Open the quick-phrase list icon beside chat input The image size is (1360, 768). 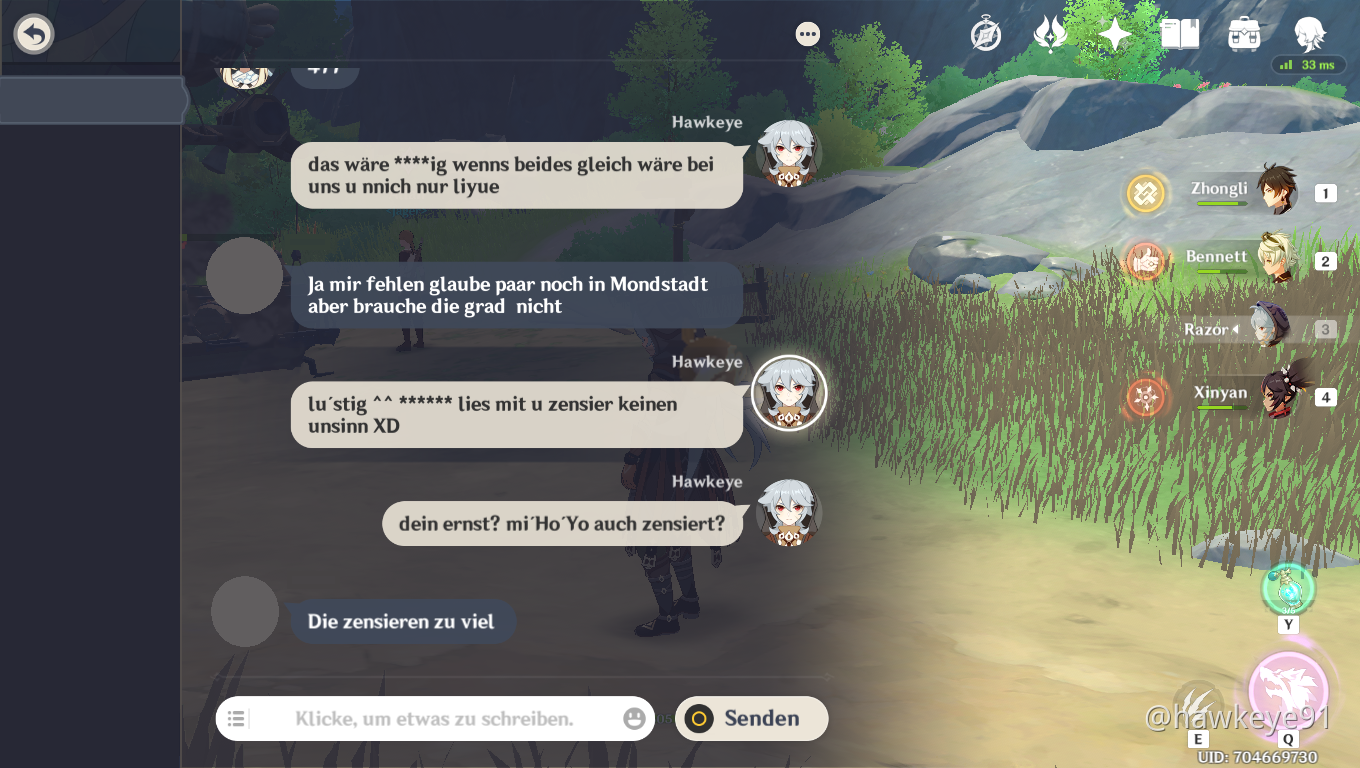(x=236, y=718)
